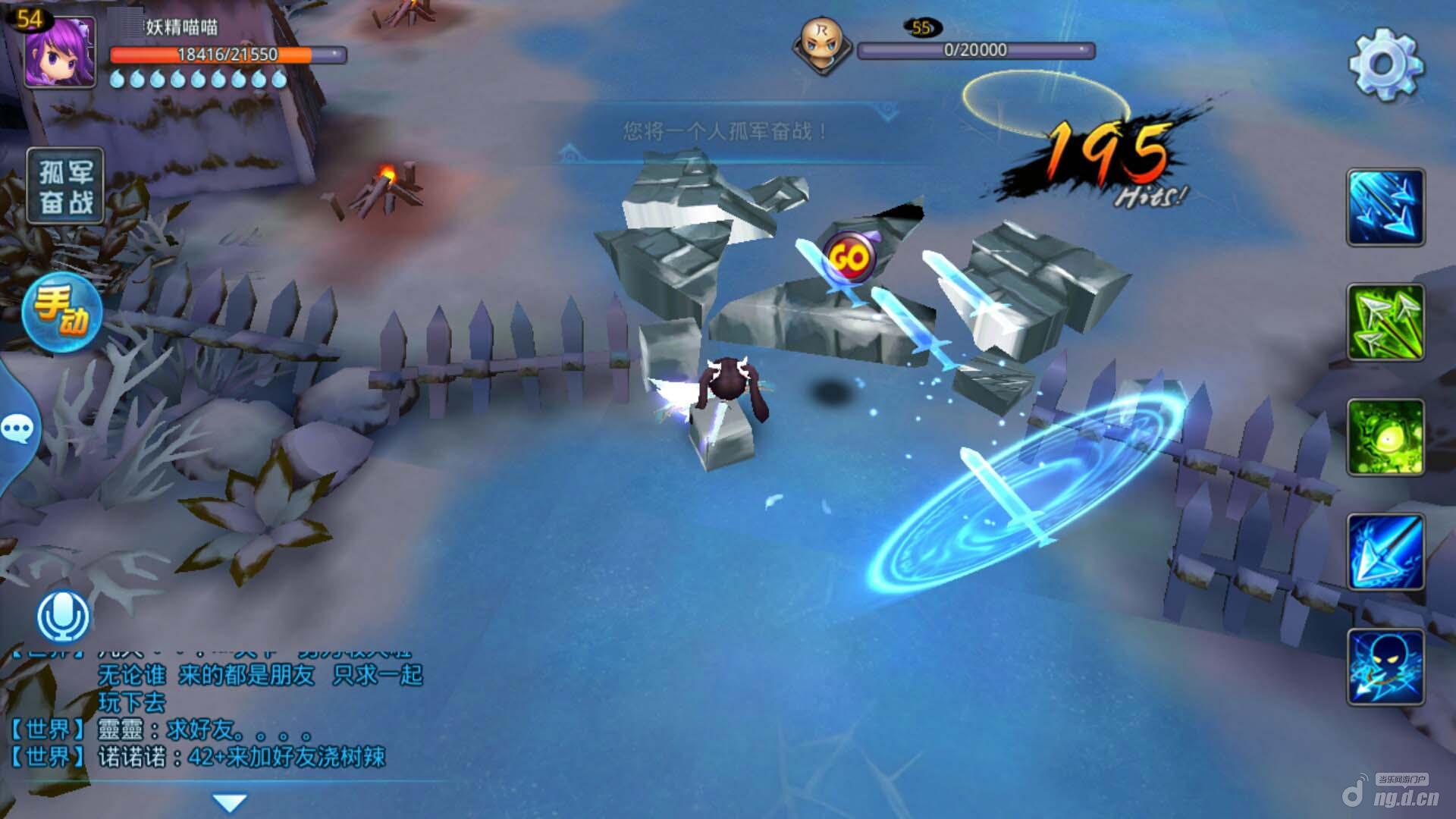This screenshot has height=819, width=1456.
Task: Activate the green glowing orb skill
Action: (x=1385, y=438)
